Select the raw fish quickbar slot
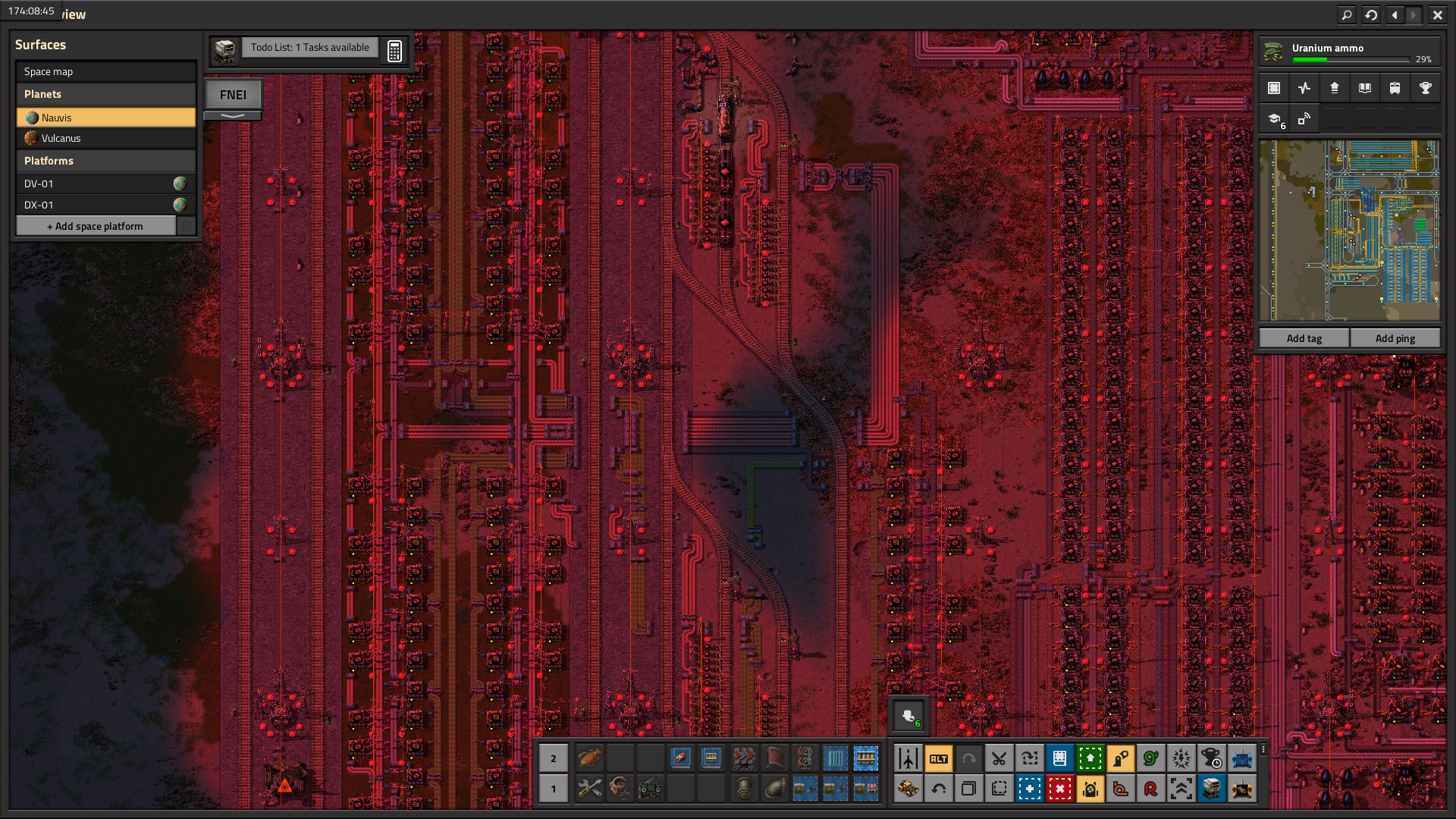 589,758
